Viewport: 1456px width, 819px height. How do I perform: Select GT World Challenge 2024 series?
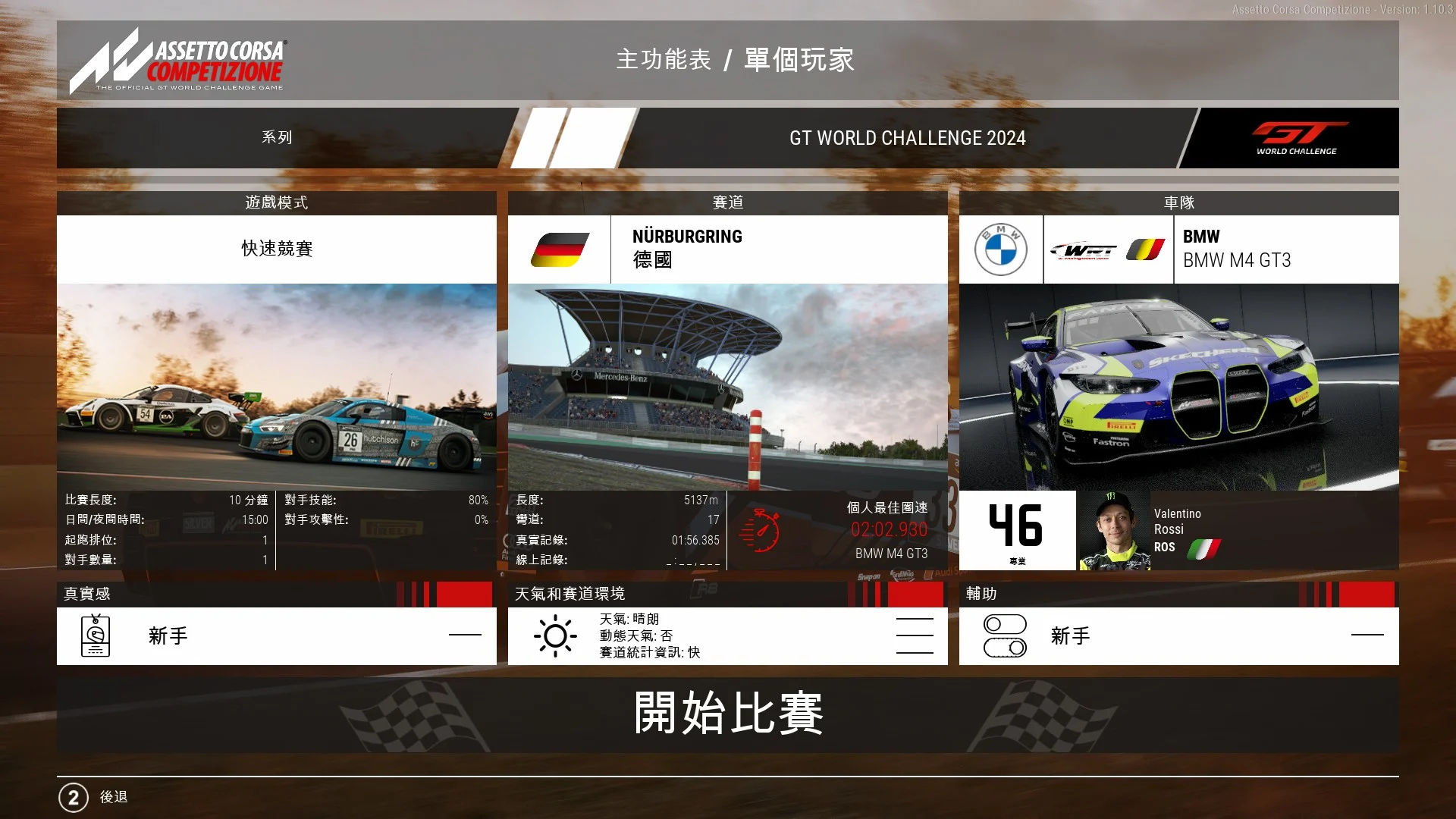click(x=907, y=138)
